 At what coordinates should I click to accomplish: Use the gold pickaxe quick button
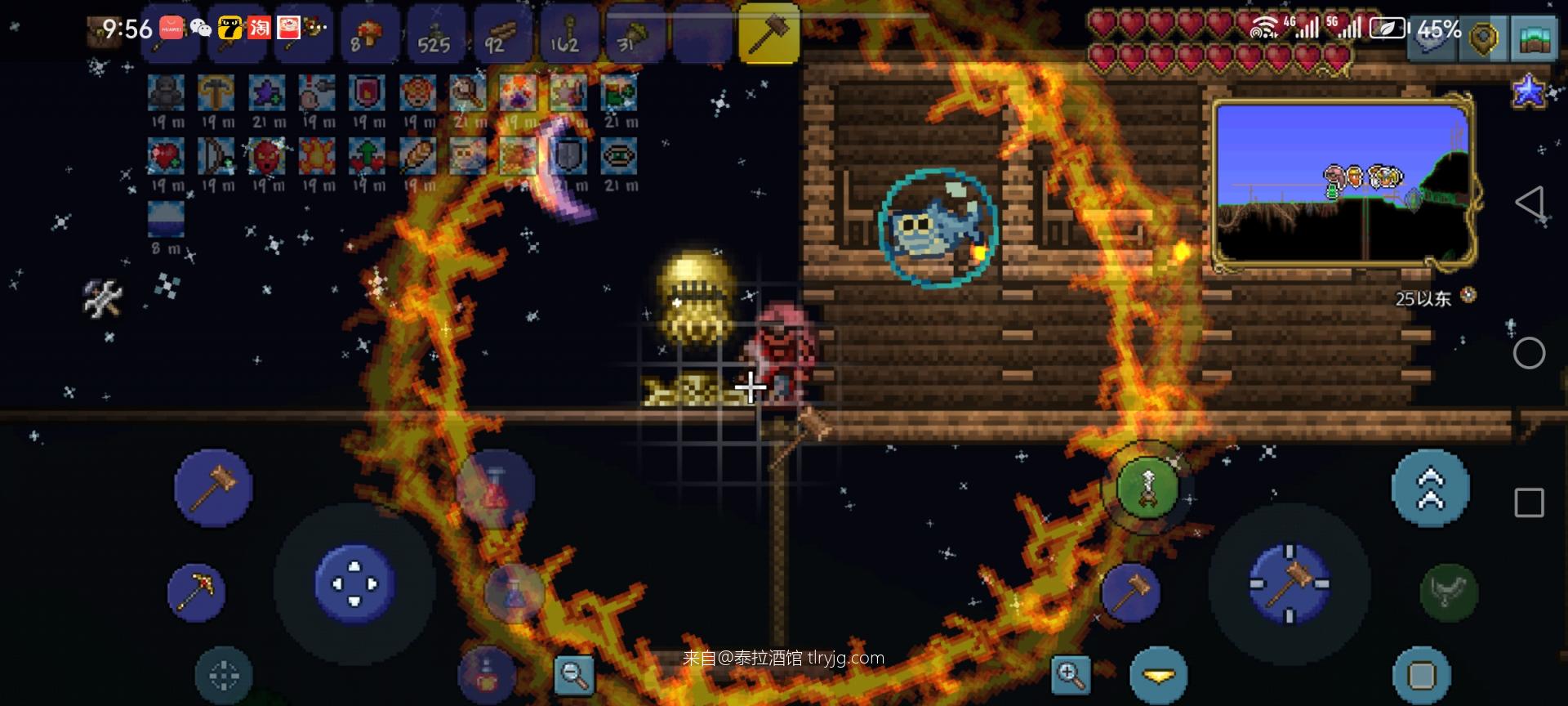(197, 591)
